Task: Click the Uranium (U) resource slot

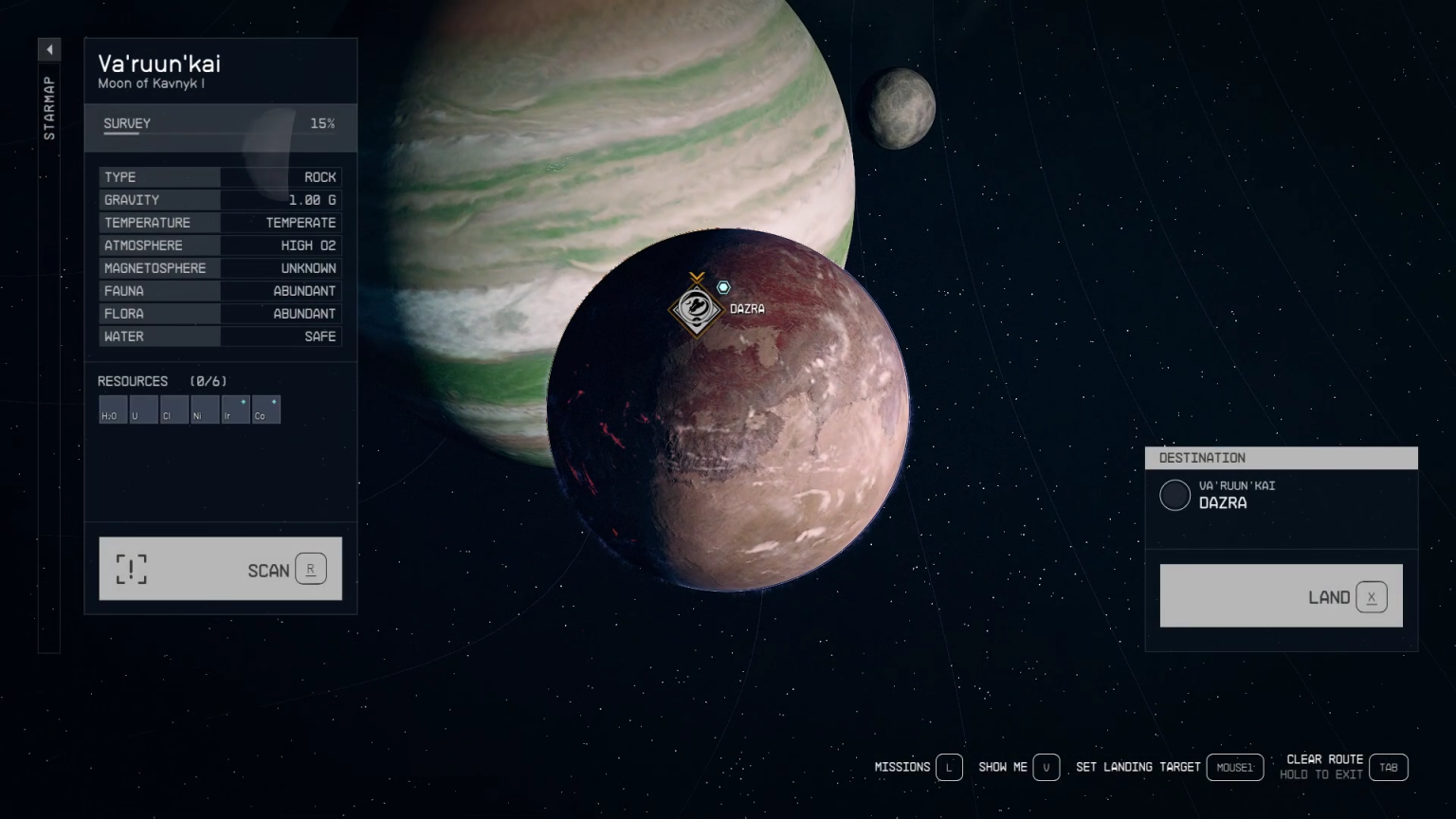Action: (143, 409)
